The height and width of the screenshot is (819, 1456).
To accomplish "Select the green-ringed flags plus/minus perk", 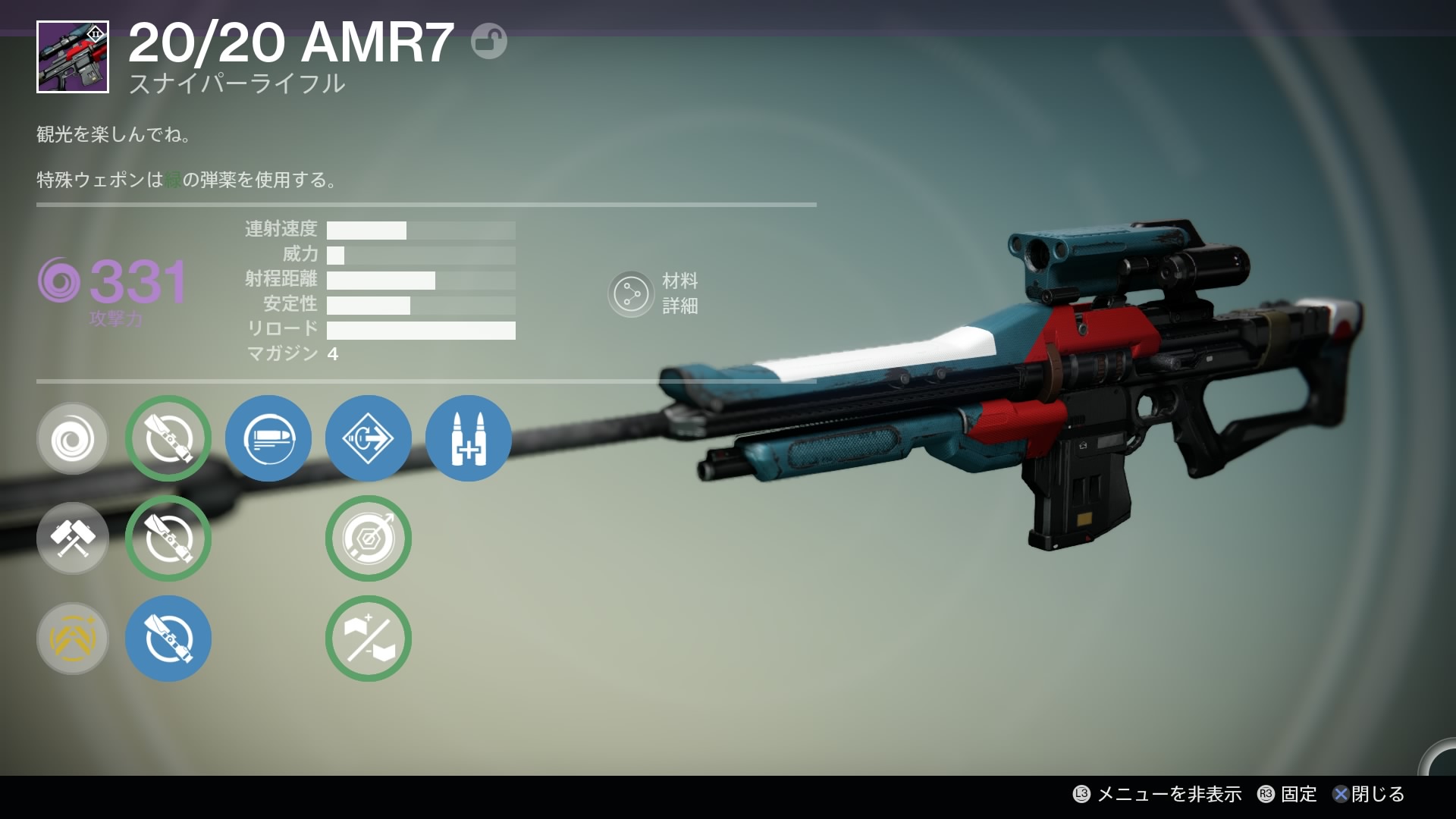I will point(369,639).
